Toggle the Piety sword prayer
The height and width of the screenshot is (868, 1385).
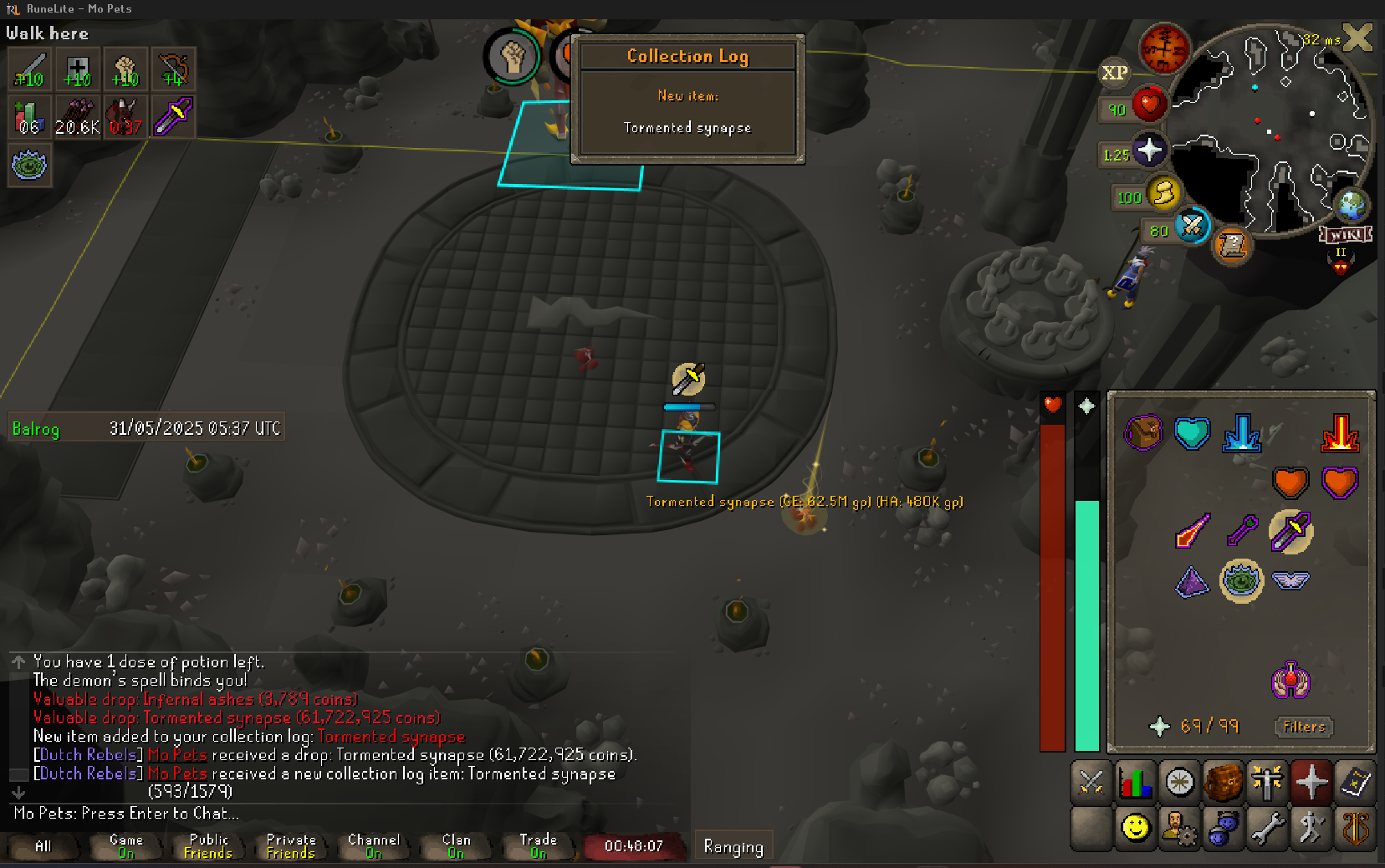point(1290,531)
